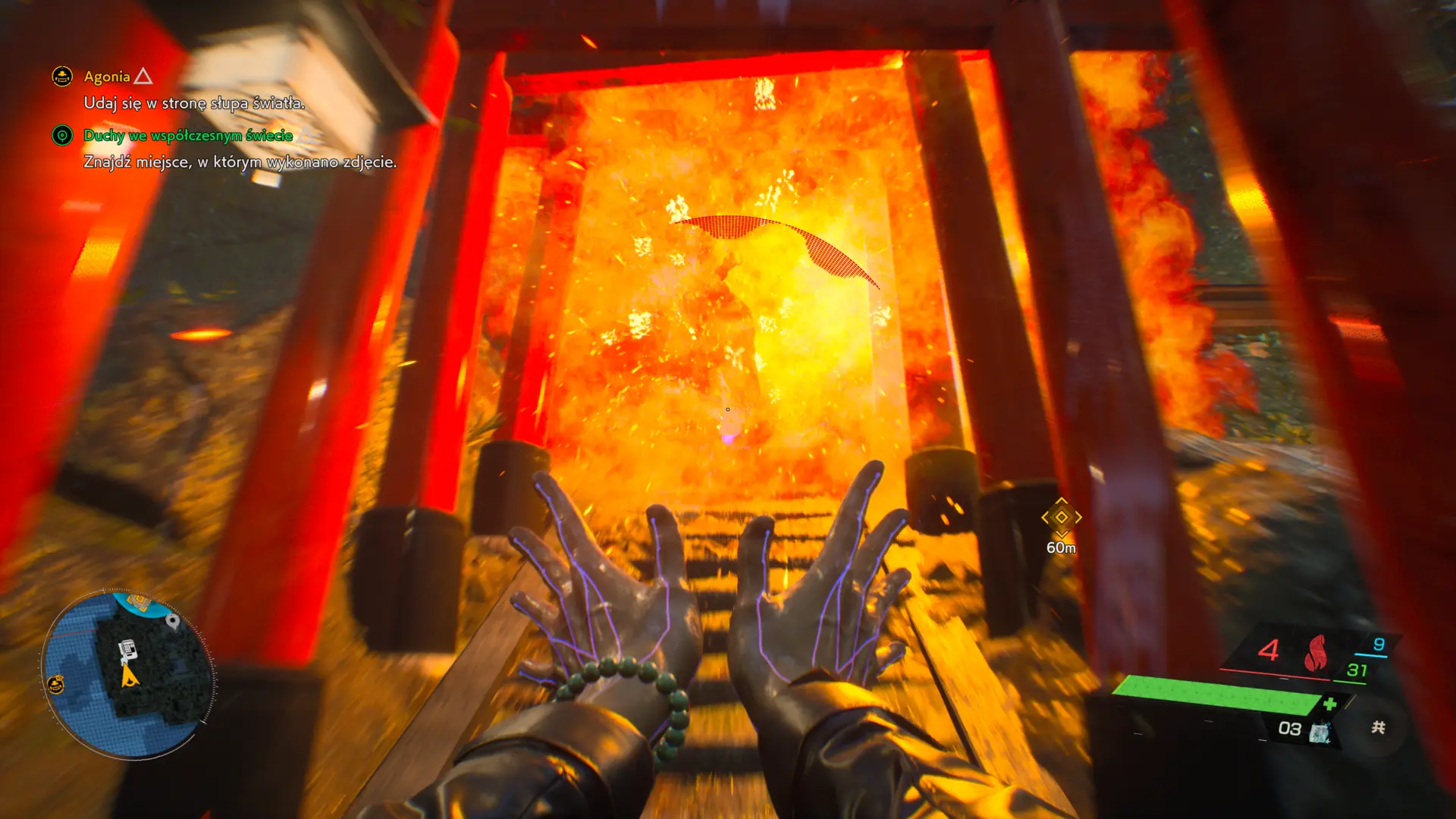Viewport: 1456px width, 819px height.
Task: Click the white shrine marker on minimap
Action: pyautogui.click(x=127, y=649)
